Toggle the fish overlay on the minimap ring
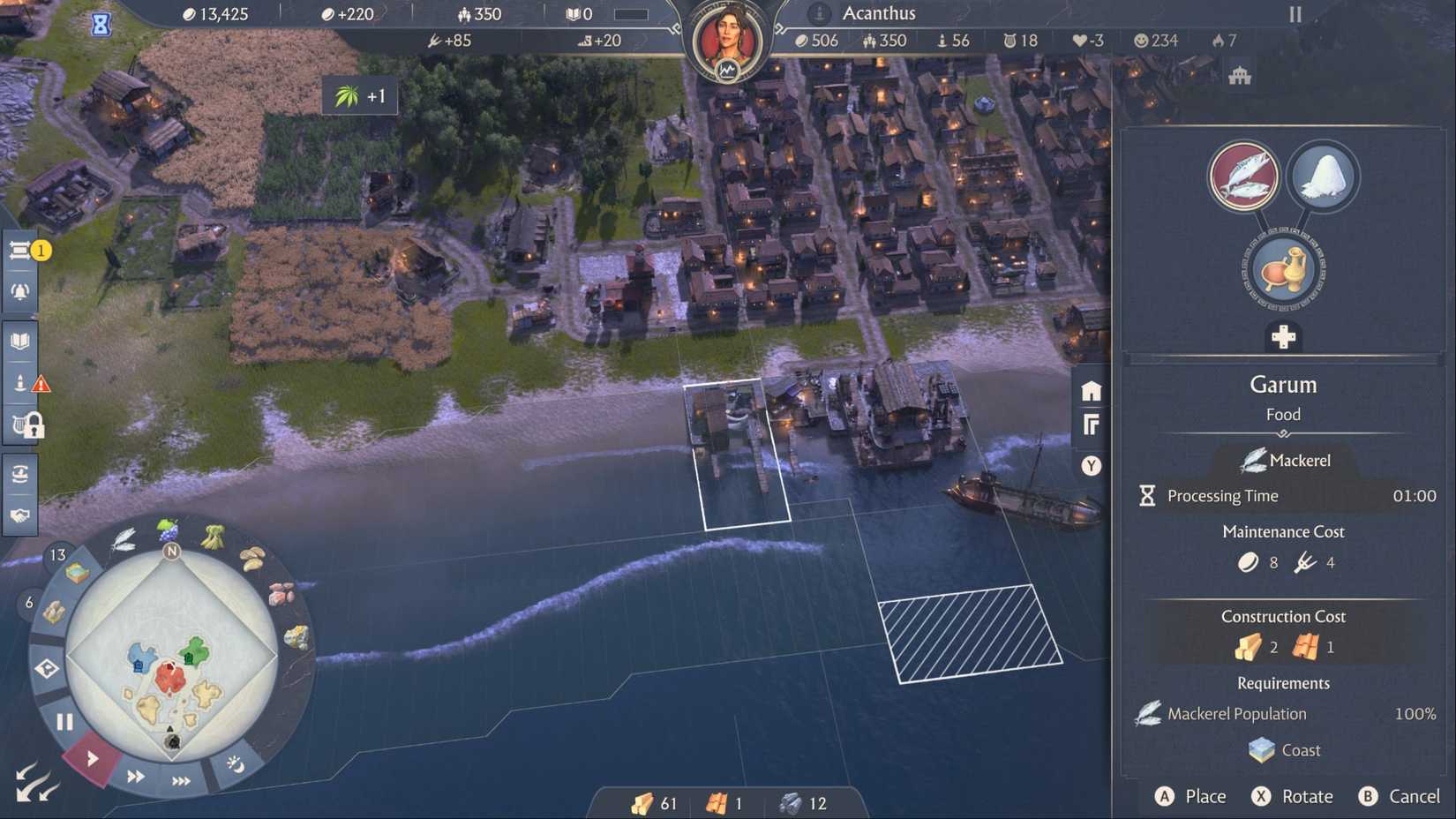The image size is (1456, 819). point(124,540)
